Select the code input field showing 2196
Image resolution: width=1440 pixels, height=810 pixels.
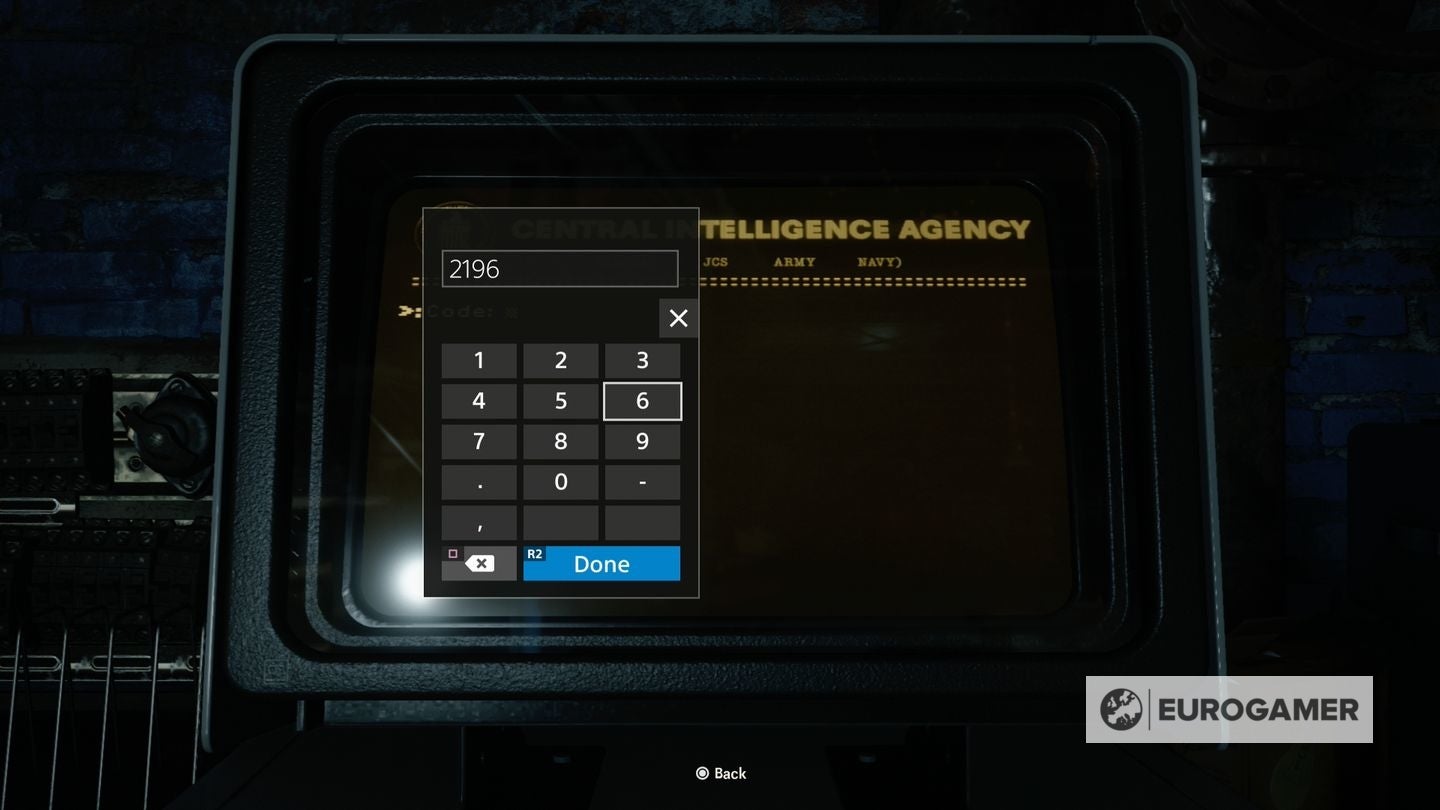pos(560,268)
